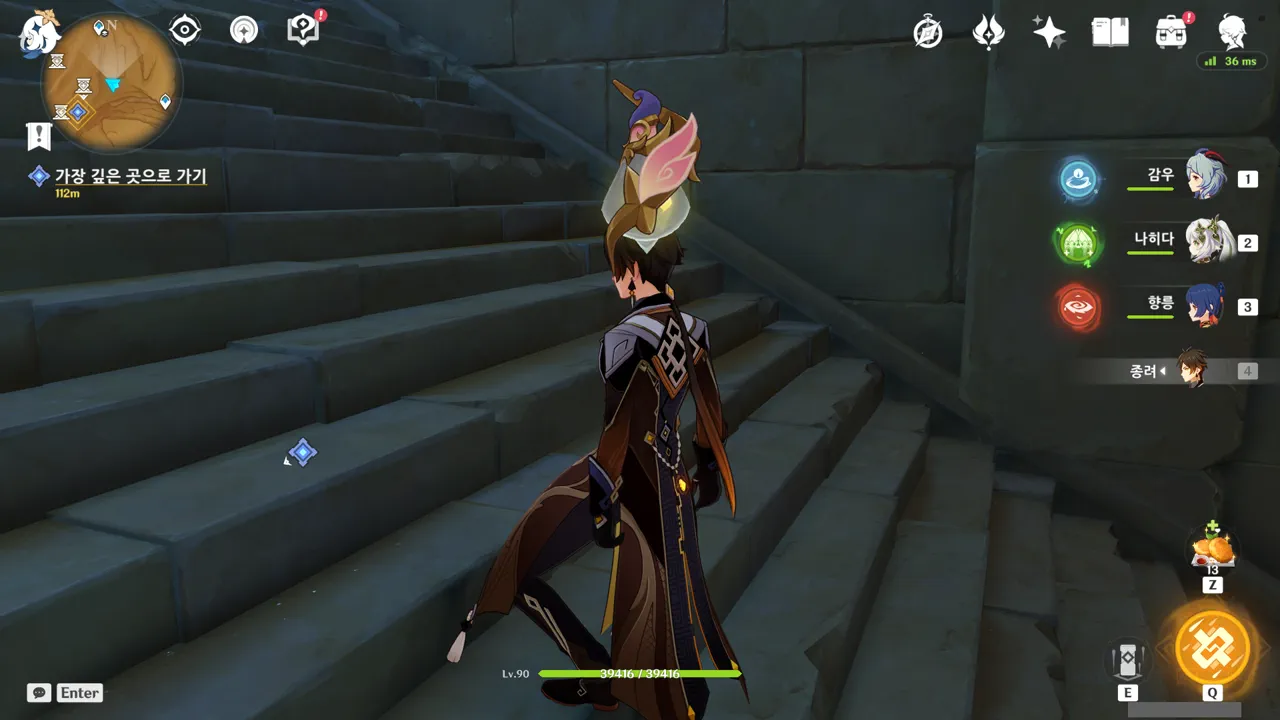Open the circular minimap
Screen dimensions: 1280x720
[x=111, y=82]
